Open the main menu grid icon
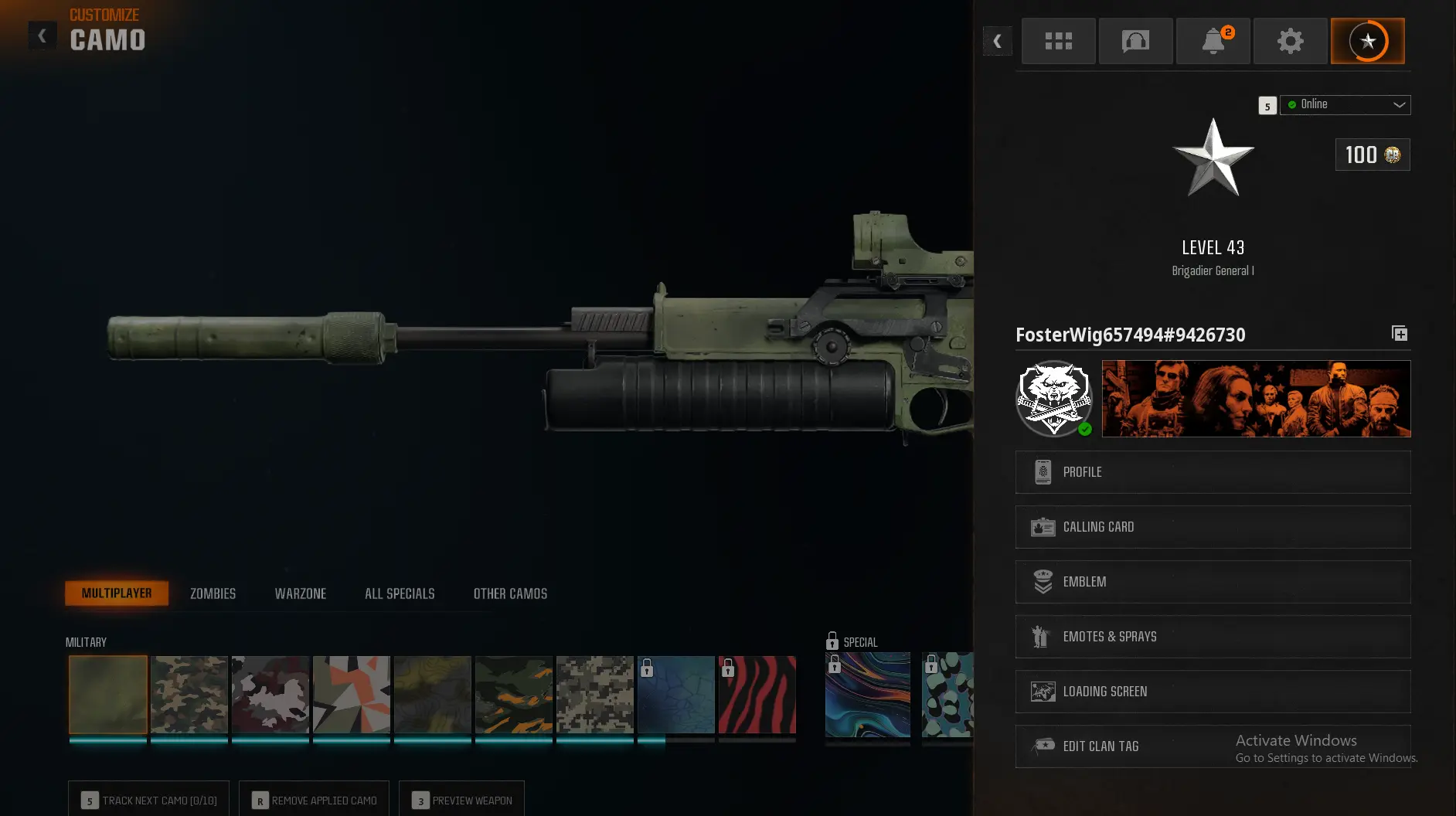1456x816 pixels. (1058, 41)
